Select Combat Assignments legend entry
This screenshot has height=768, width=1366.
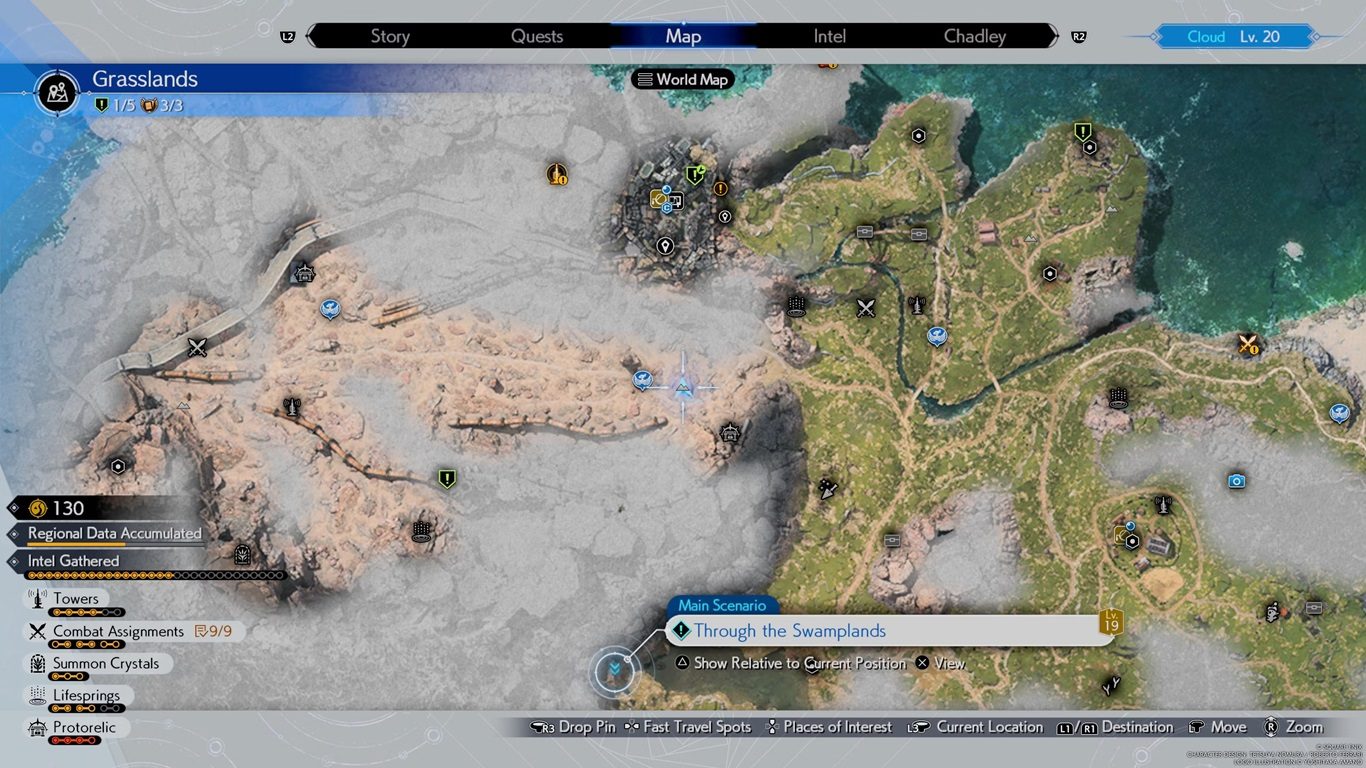pos(118,631)
